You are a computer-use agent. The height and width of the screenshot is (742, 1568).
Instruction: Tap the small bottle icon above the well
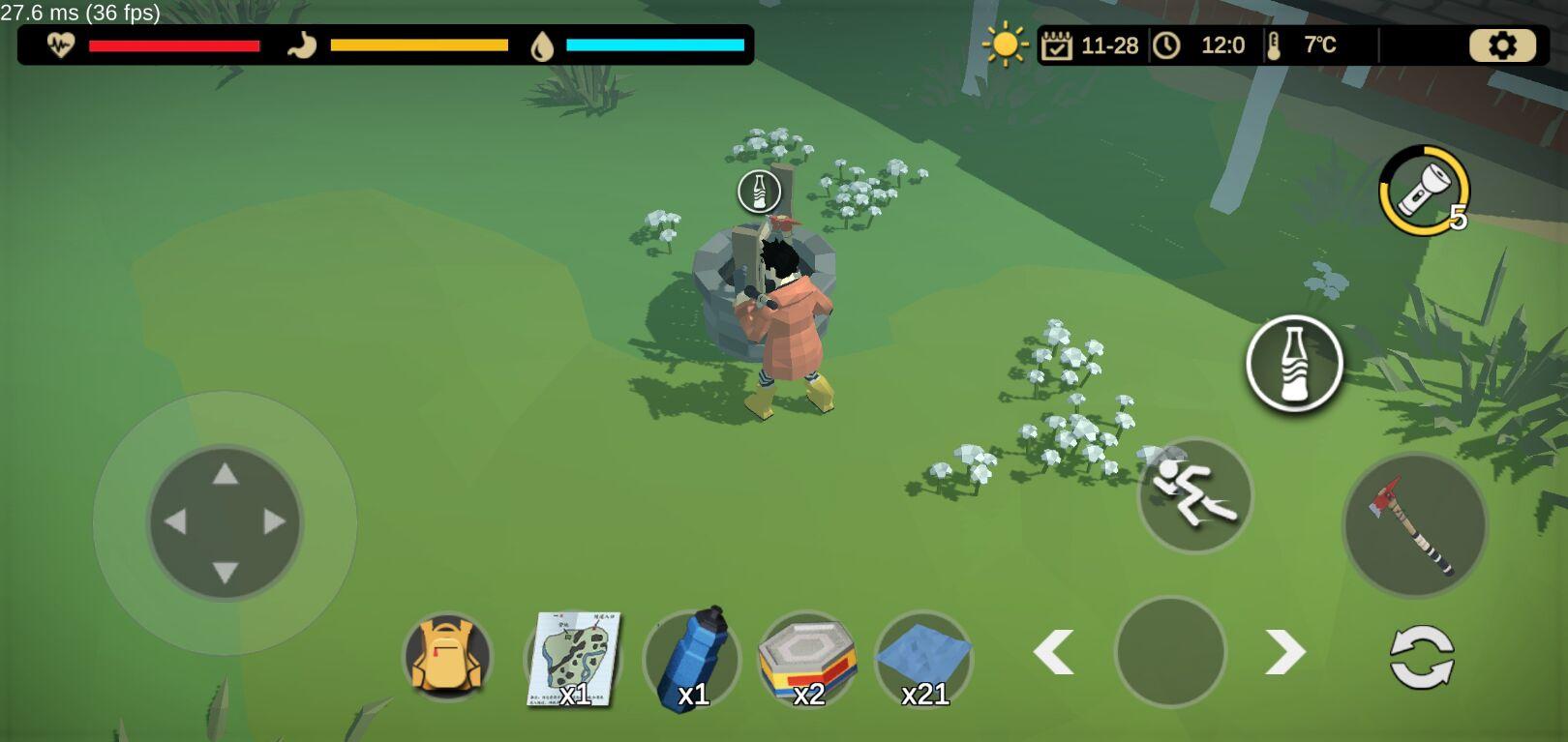(x=759, y=192)
